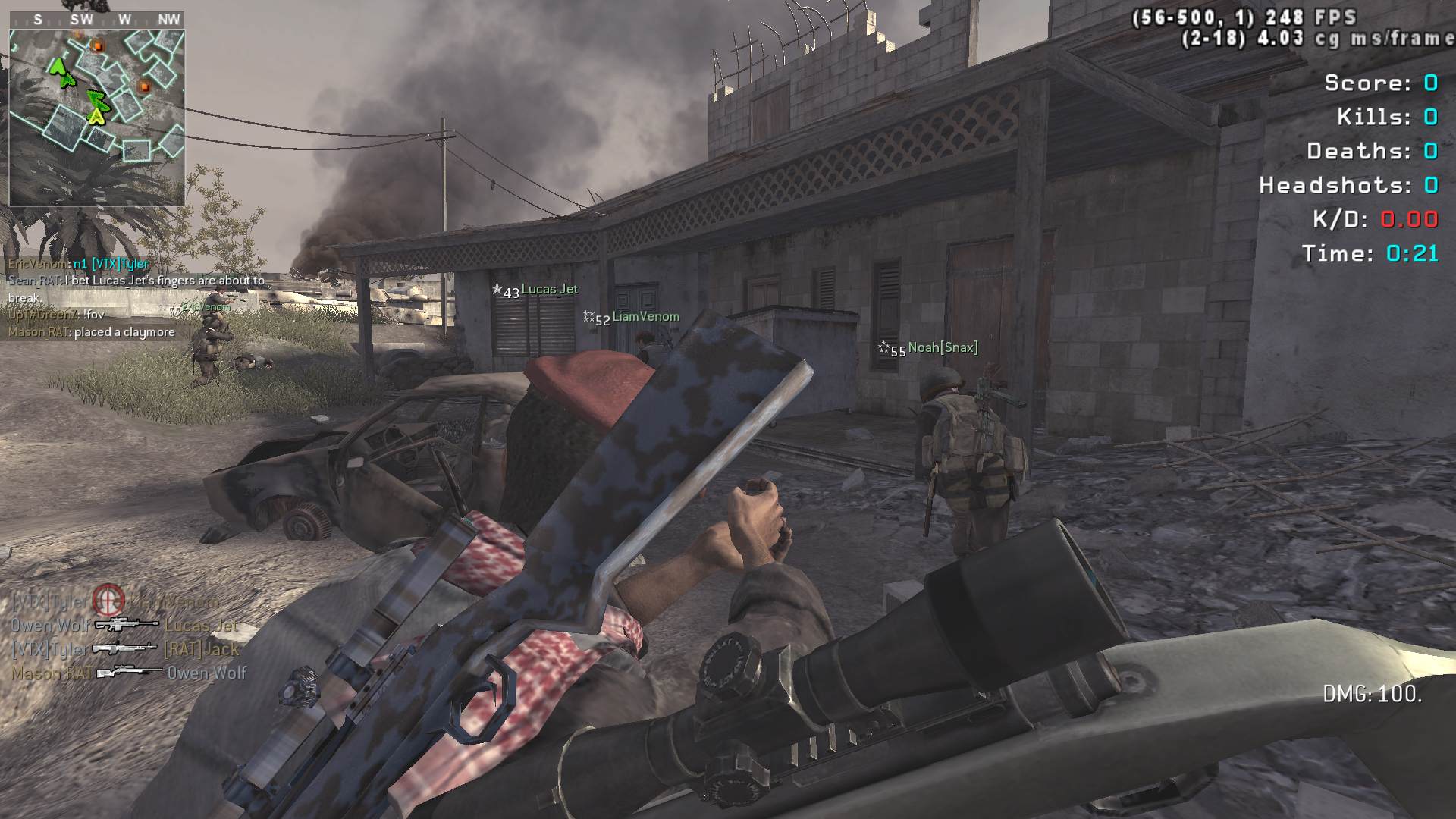This screenshot has width=1456, height=819.
Task: Select the Mason RAT killed Owen Wolf entry
Action: 129,673
